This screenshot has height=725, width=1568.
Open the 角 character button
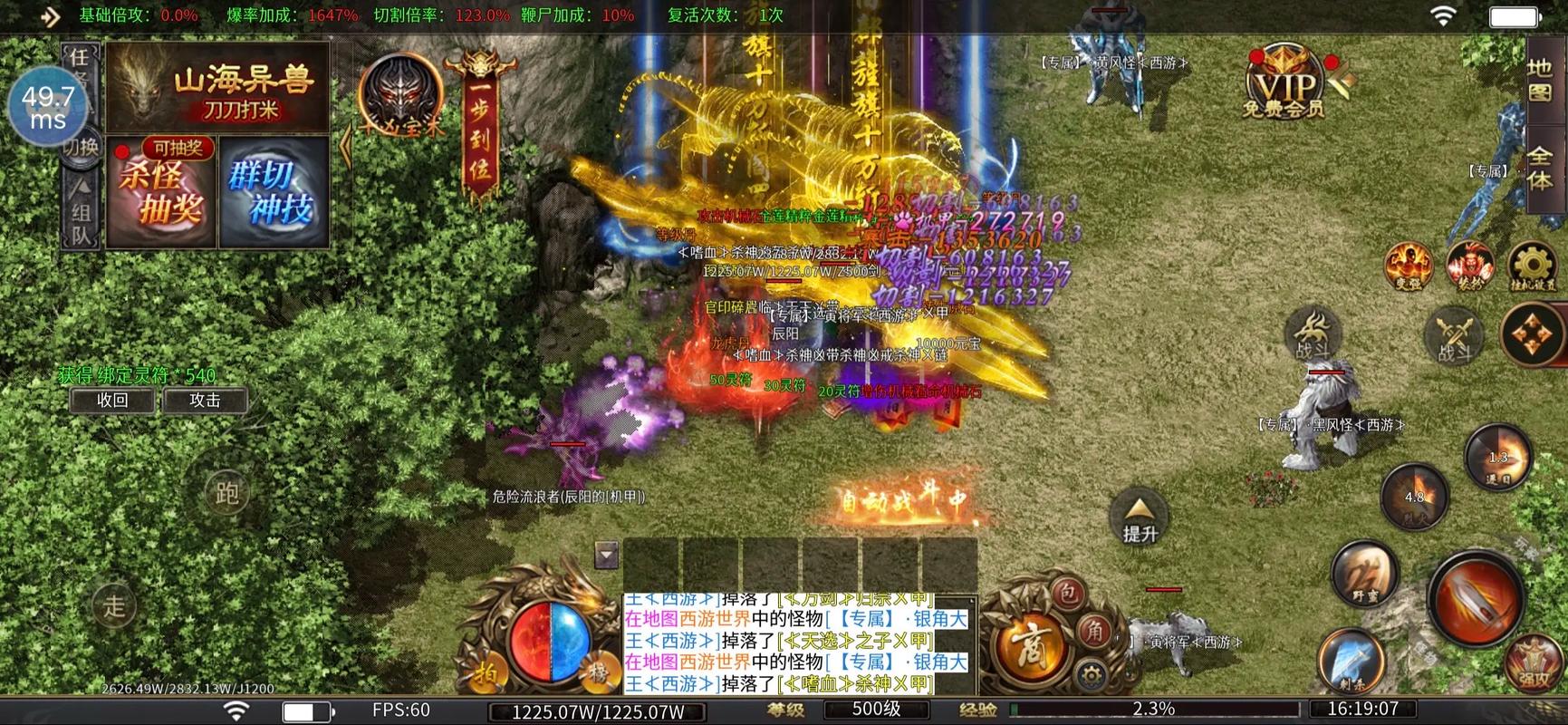click(1095, 630)
